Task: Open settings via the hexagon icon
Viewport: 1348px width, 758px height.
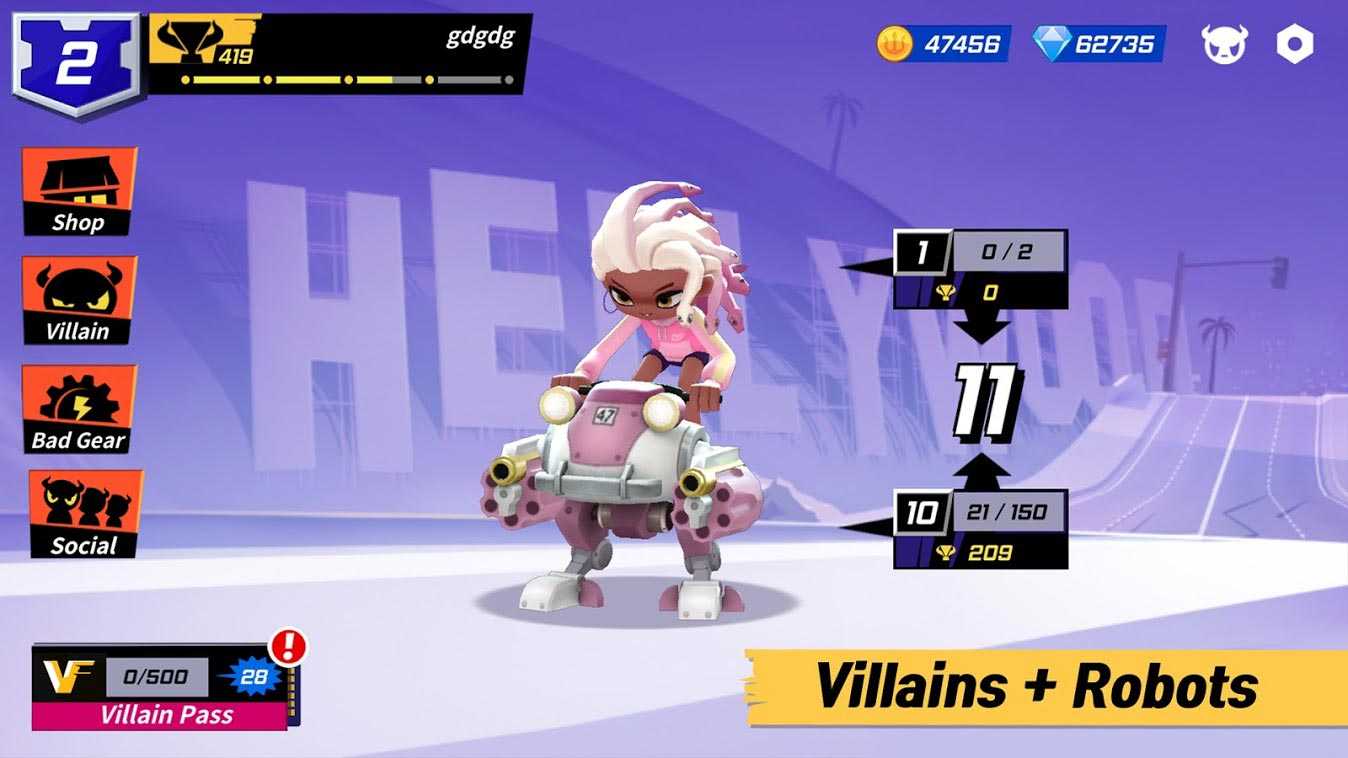Action: click(x=1294, y=45)
